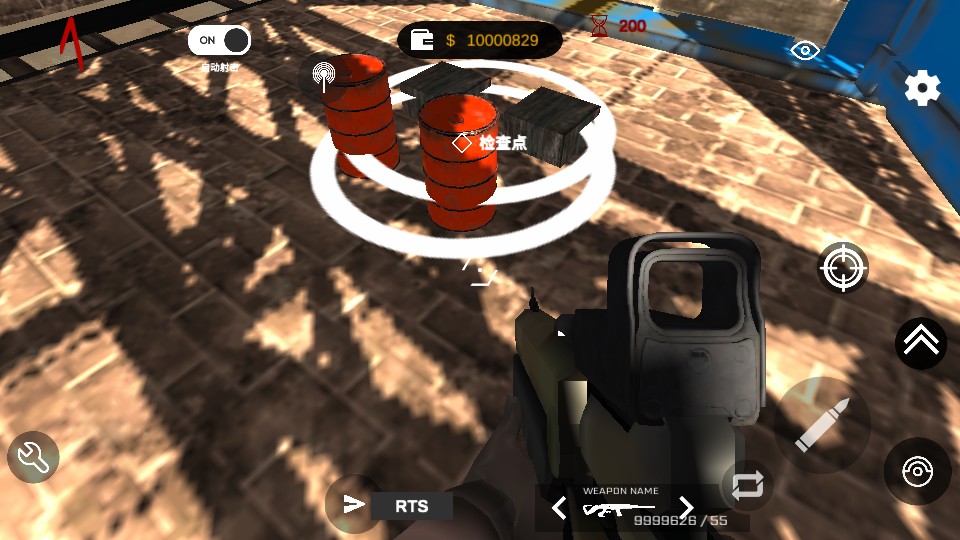The width and height of the screenshot is (960, 540).
Task: Fire using the bullet button
Action: (822, 425)
